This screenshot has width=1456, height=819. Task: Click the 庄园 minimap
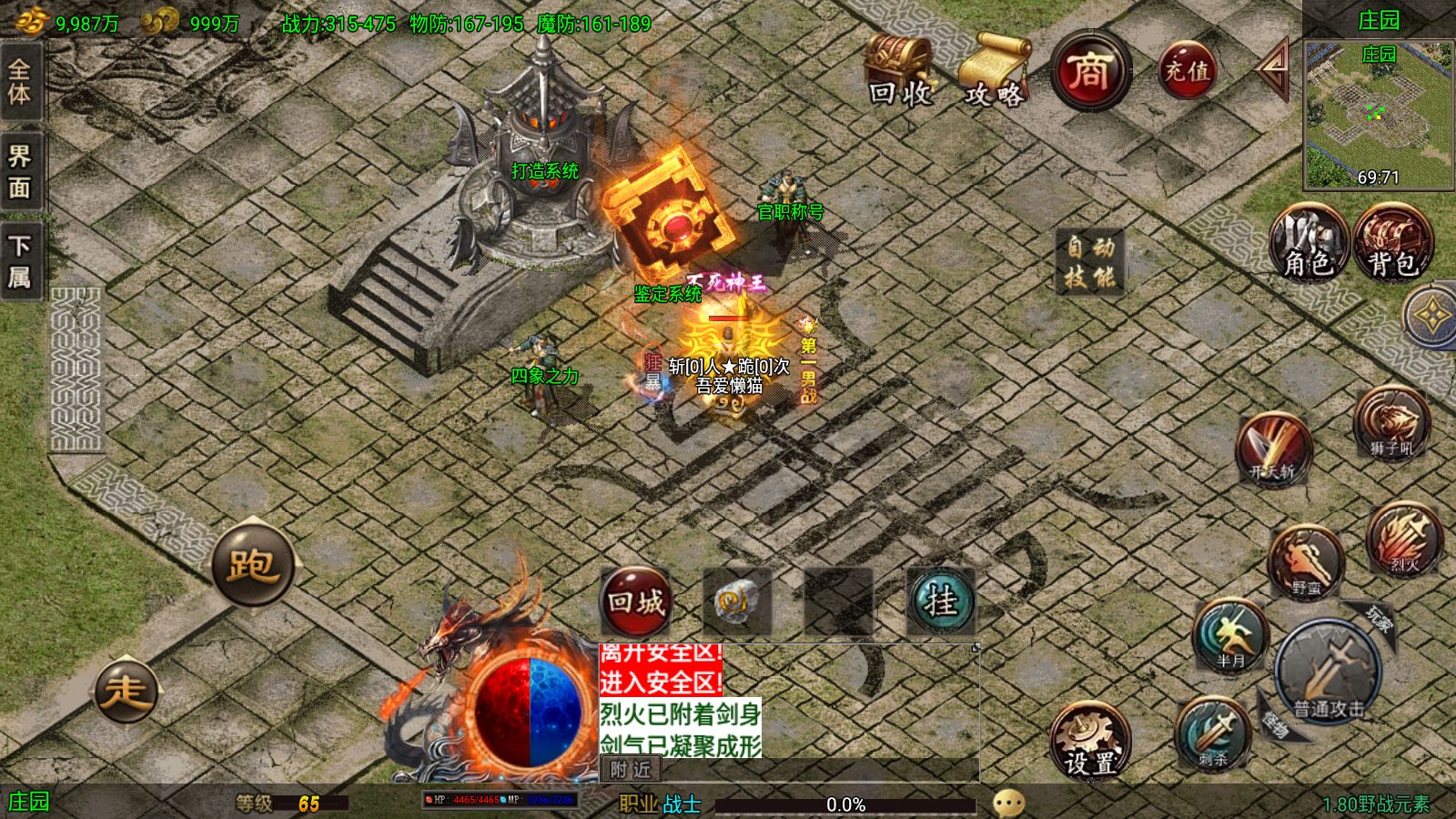[x=1378, y=116]
